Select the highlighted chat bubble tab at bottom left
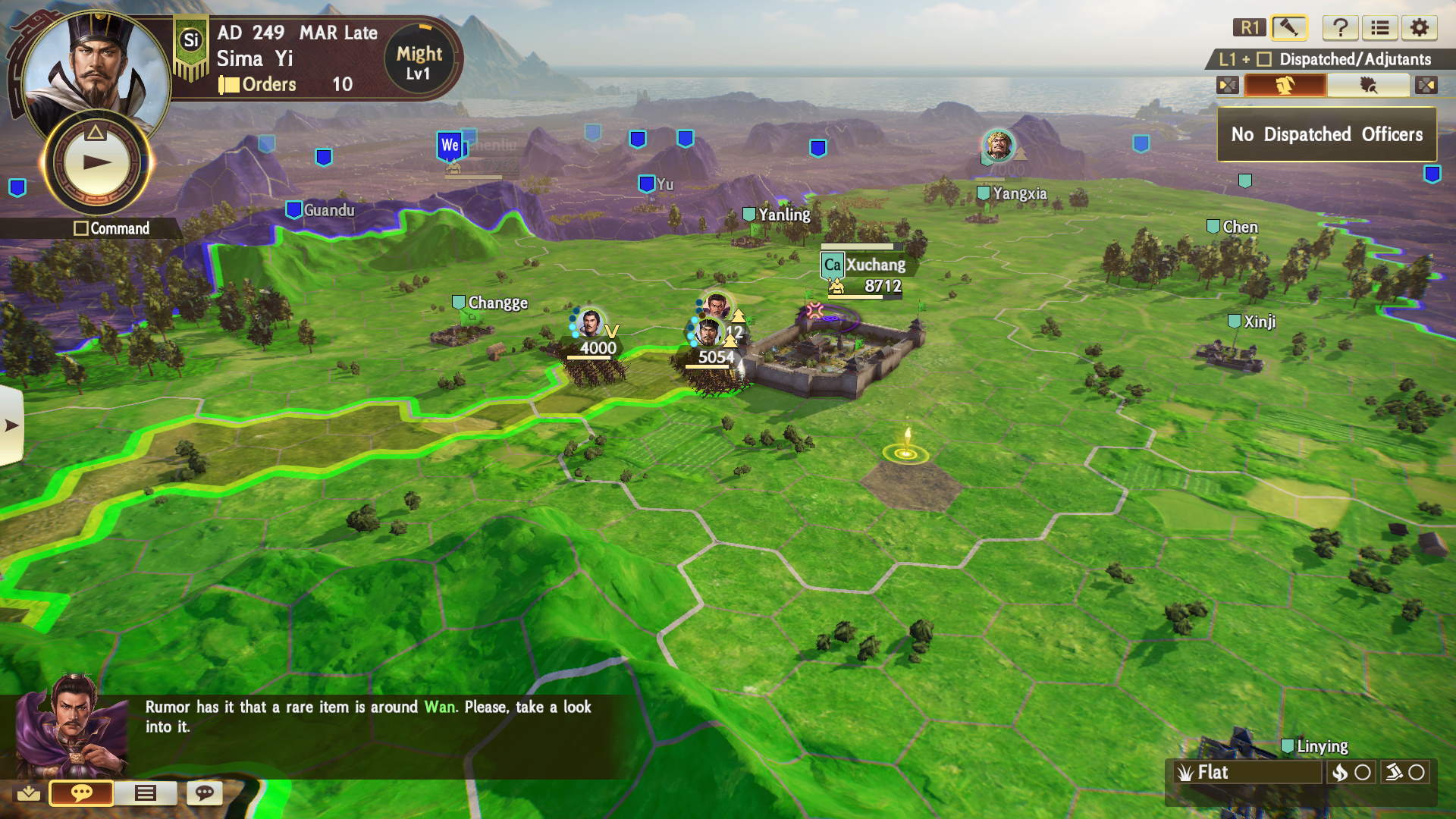The height and width of the screenshot is (819, 1456). tap(82, 794)
